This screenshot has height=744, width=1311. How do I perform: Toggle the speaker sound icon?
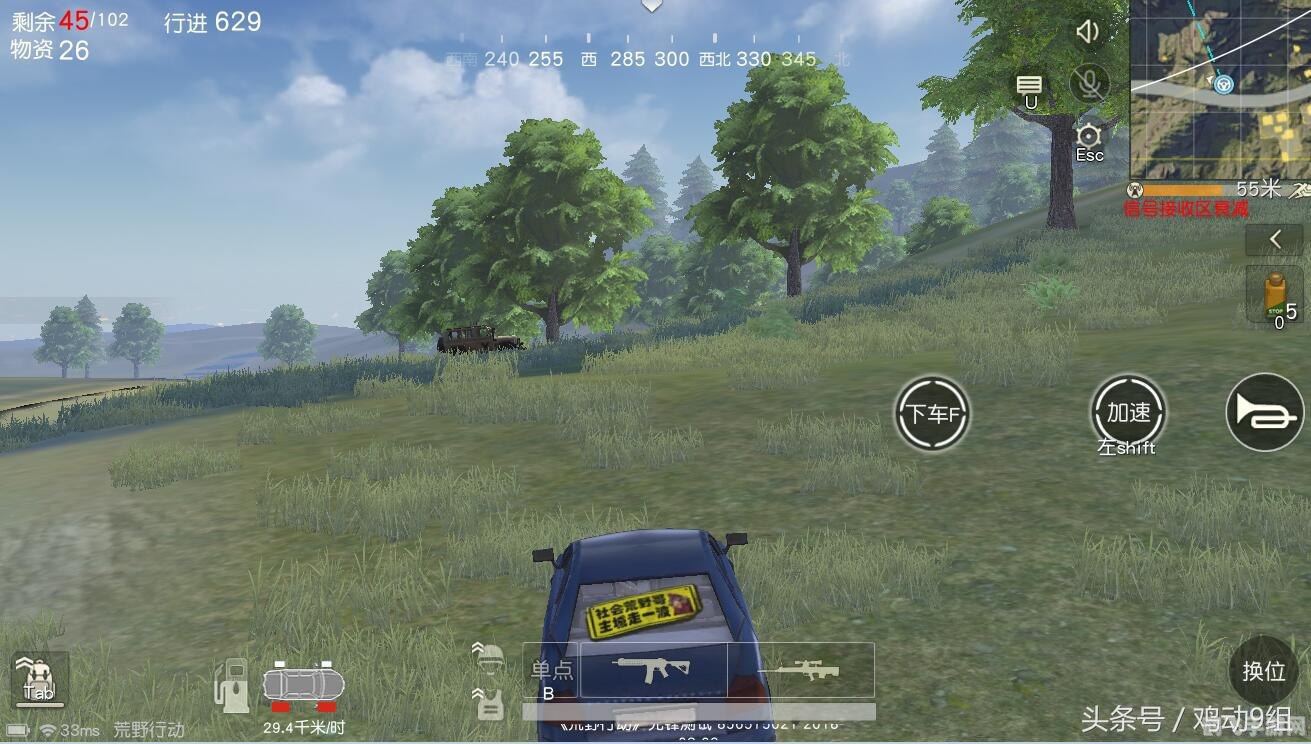point(1088,32)
